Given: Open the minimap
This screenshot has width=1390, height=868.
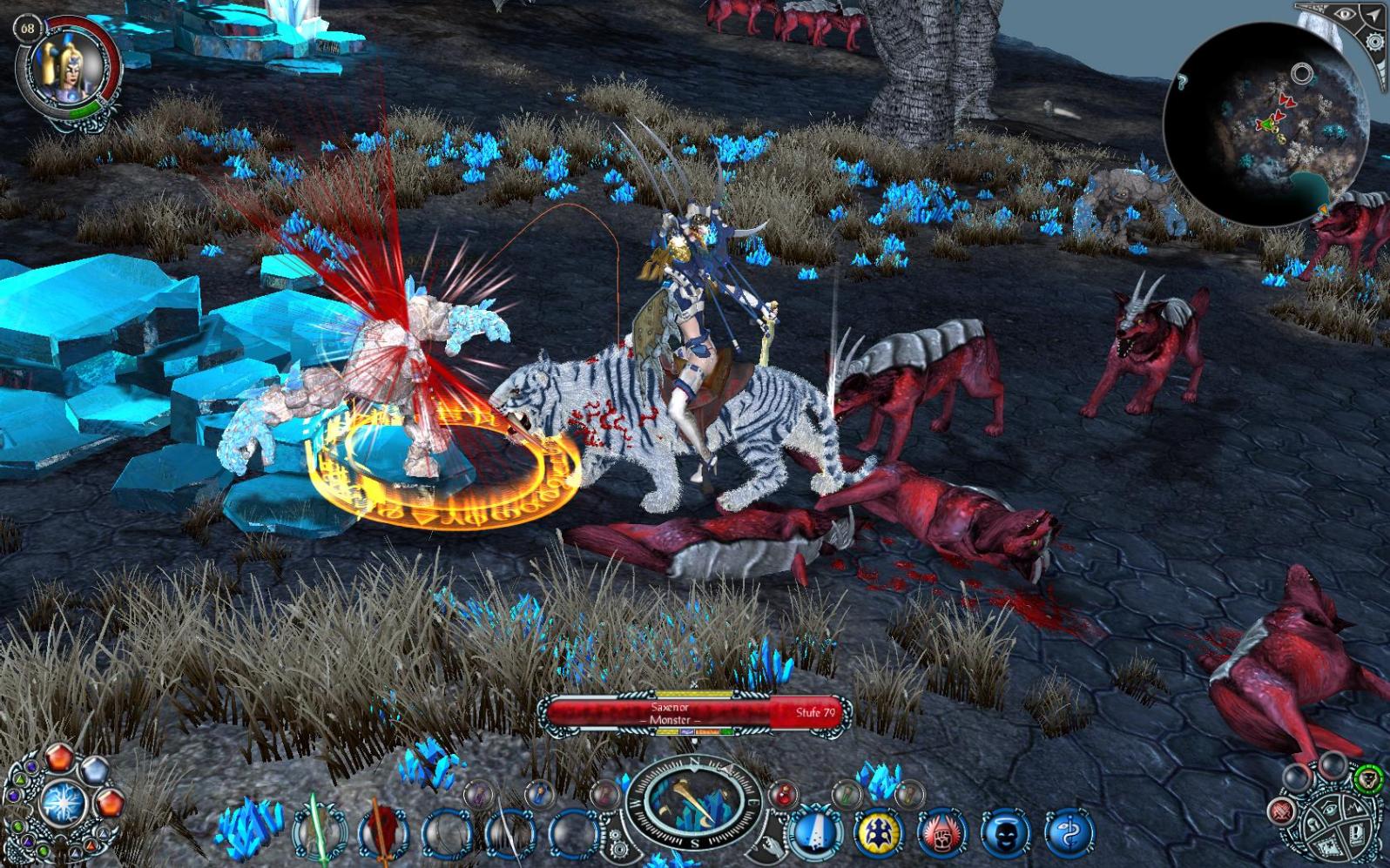Looking at the screenshot, I should click(1263, 126).
